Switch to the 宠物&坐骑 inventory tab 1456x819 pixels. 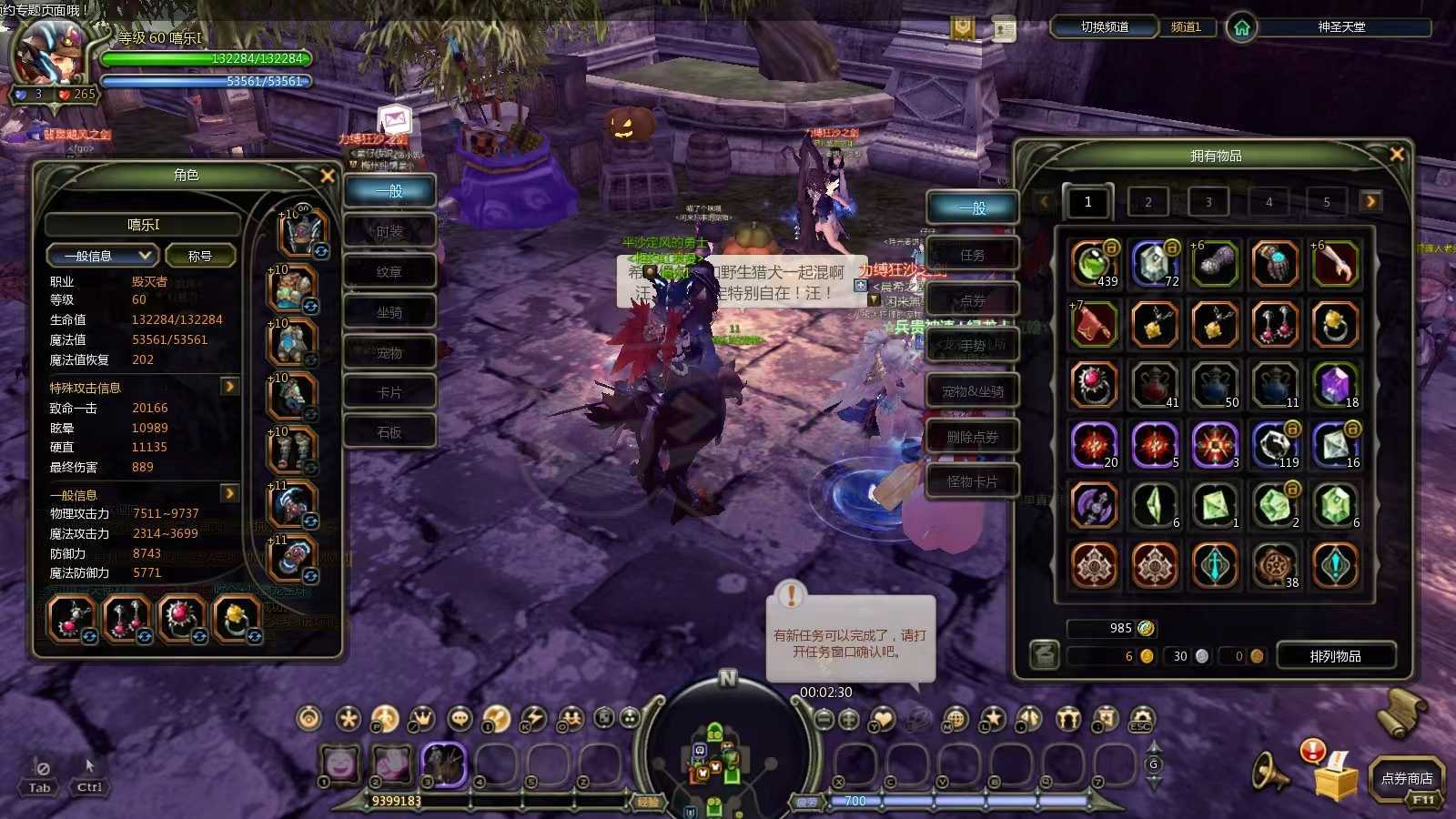(x=972, y=391)
